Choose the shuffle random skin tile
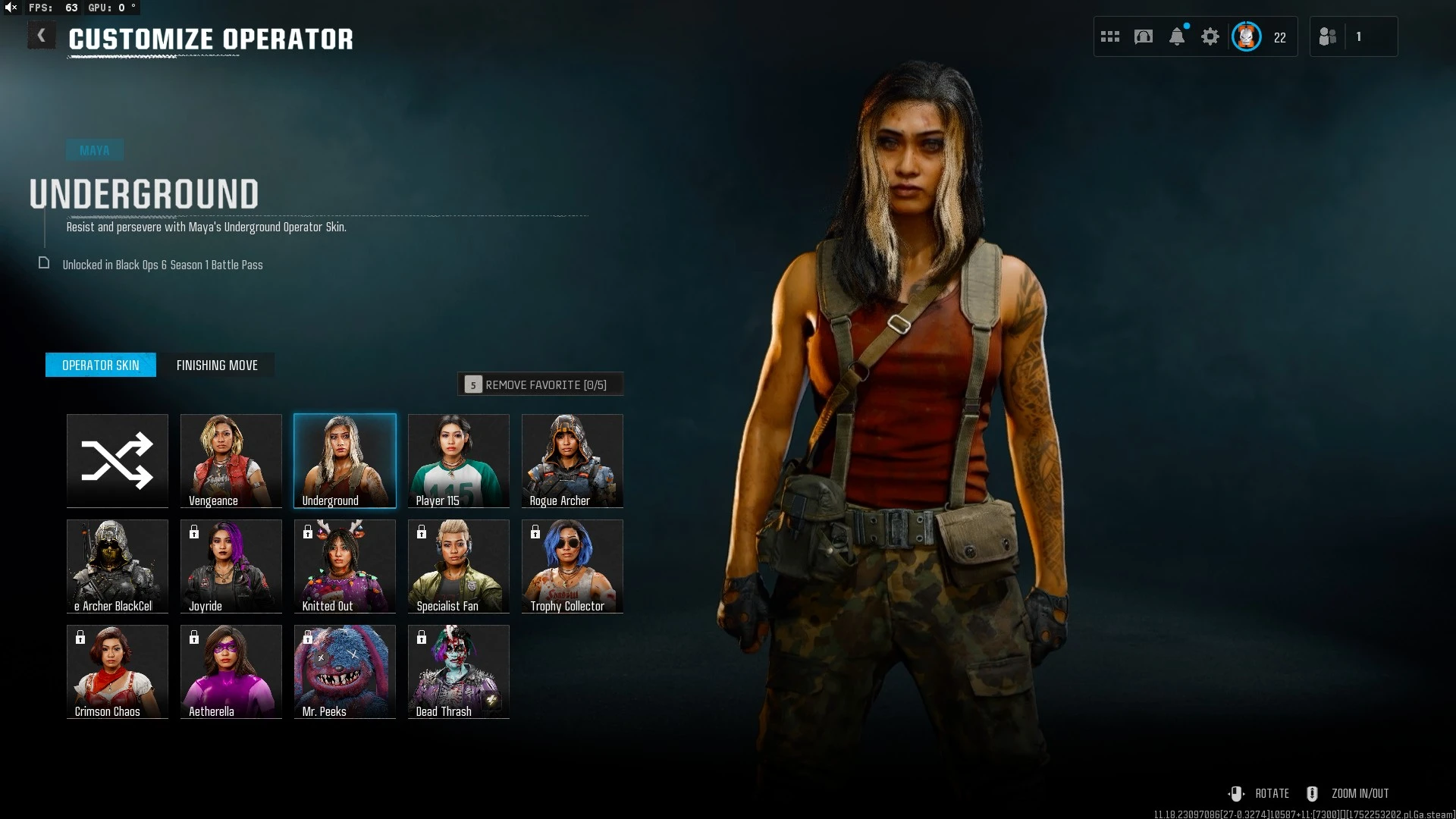This screenshot has width=1456, height=819. click(x=118, y=460)
